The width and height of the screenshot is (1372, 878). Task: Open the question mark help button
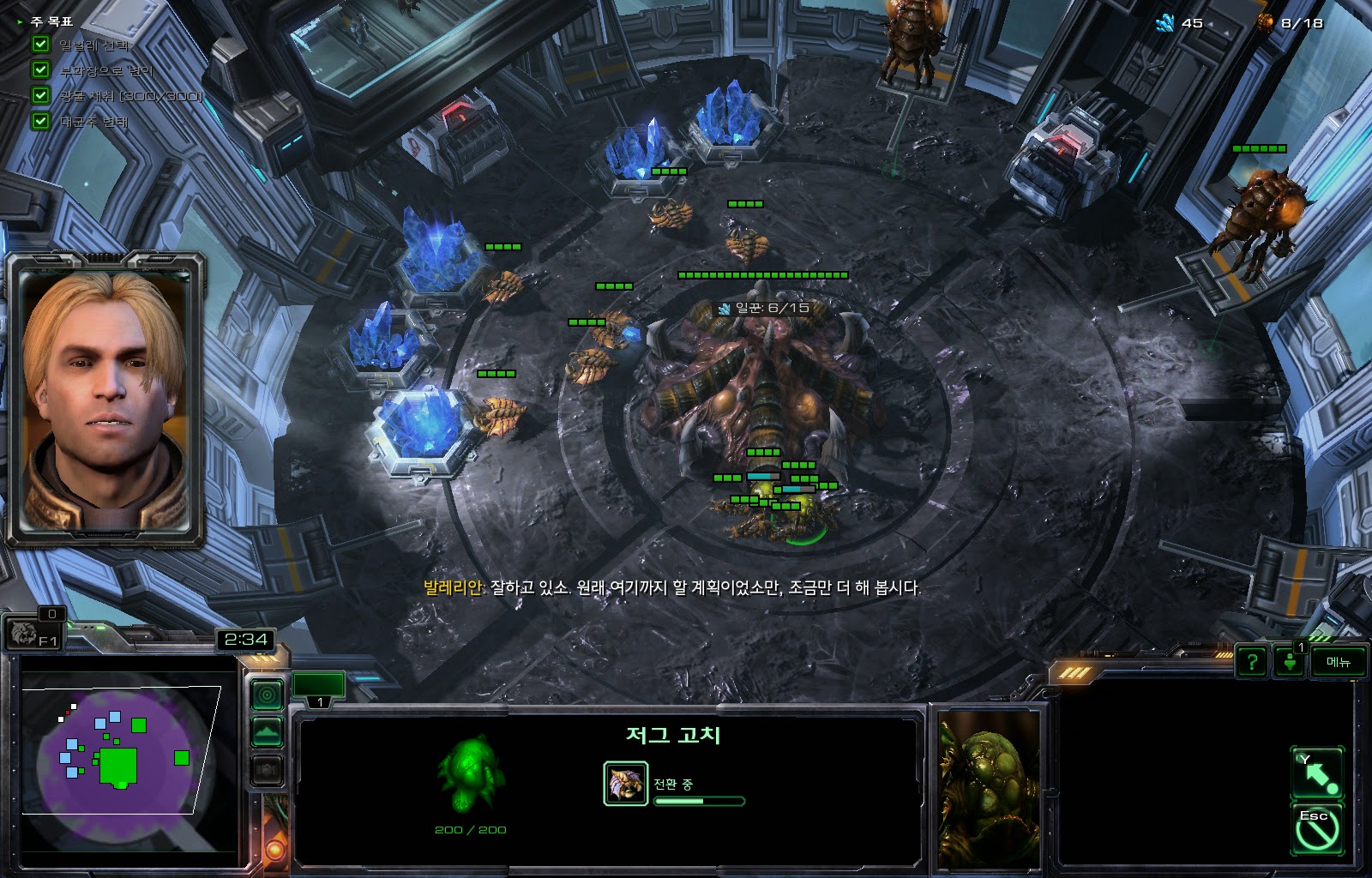(x=1252, y=662)
